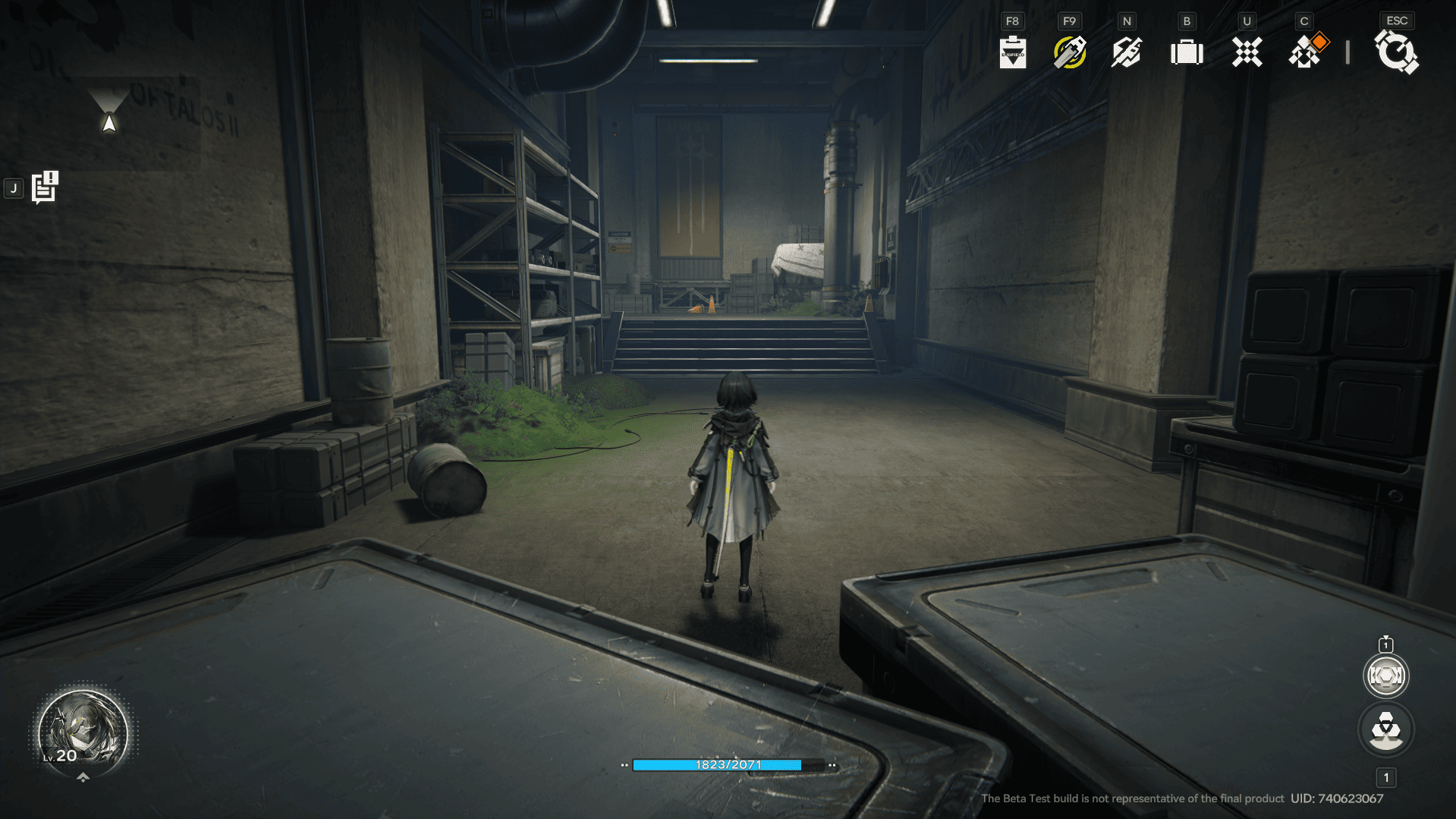Open the main menu gear icon
The height and width of the screenshot is (819, 1456).
pyautogui.click(x=1396, y=53)
